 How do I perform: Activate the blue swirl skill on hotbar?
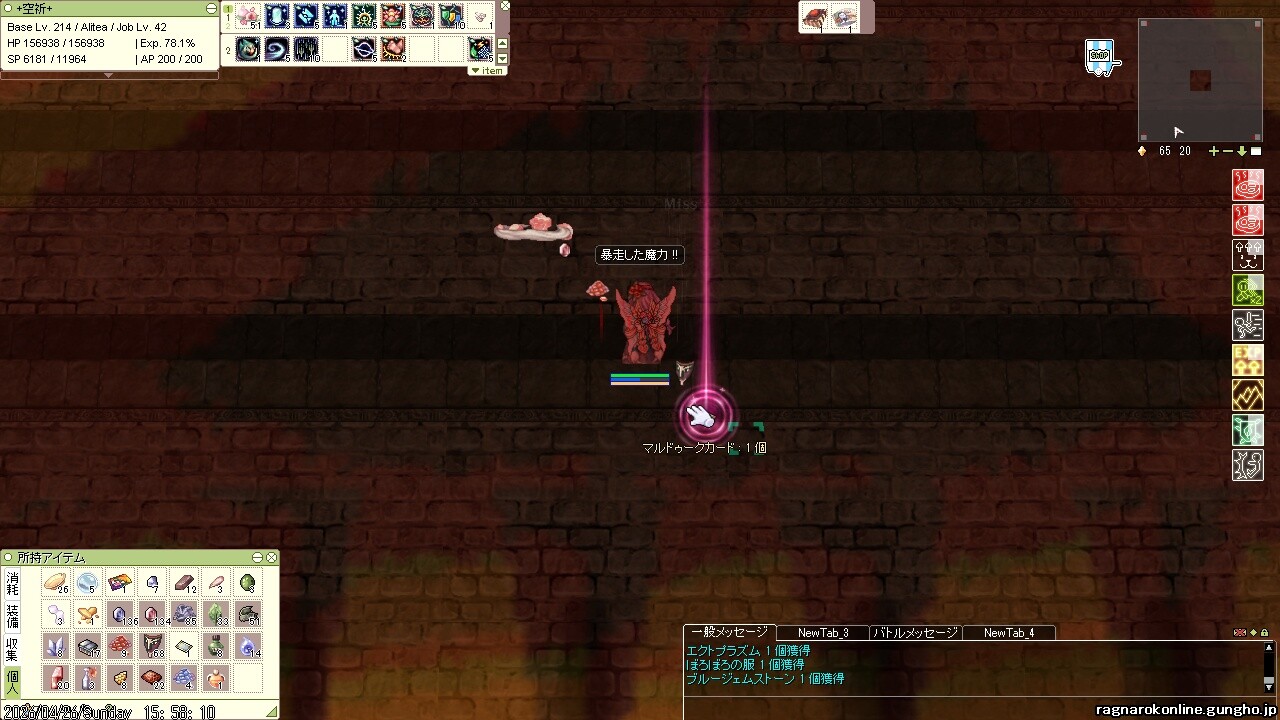[277, 48]
